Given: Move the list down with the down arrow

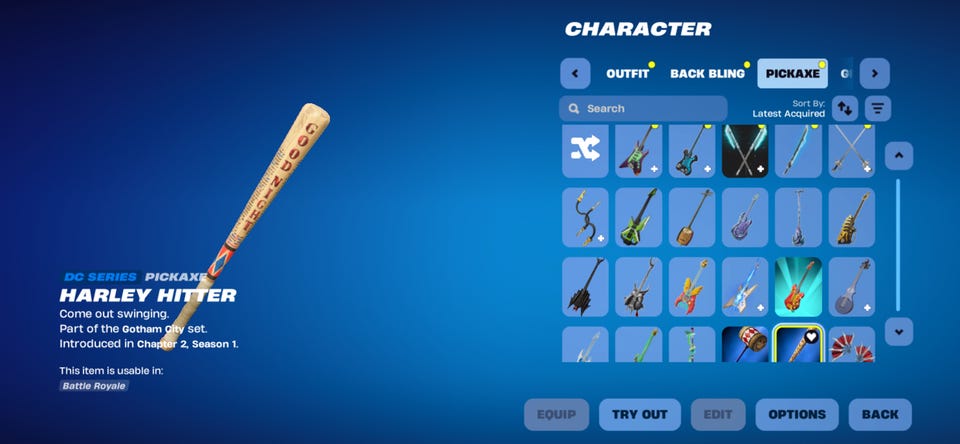Looking at the screenshot, I should pos(899,331).
